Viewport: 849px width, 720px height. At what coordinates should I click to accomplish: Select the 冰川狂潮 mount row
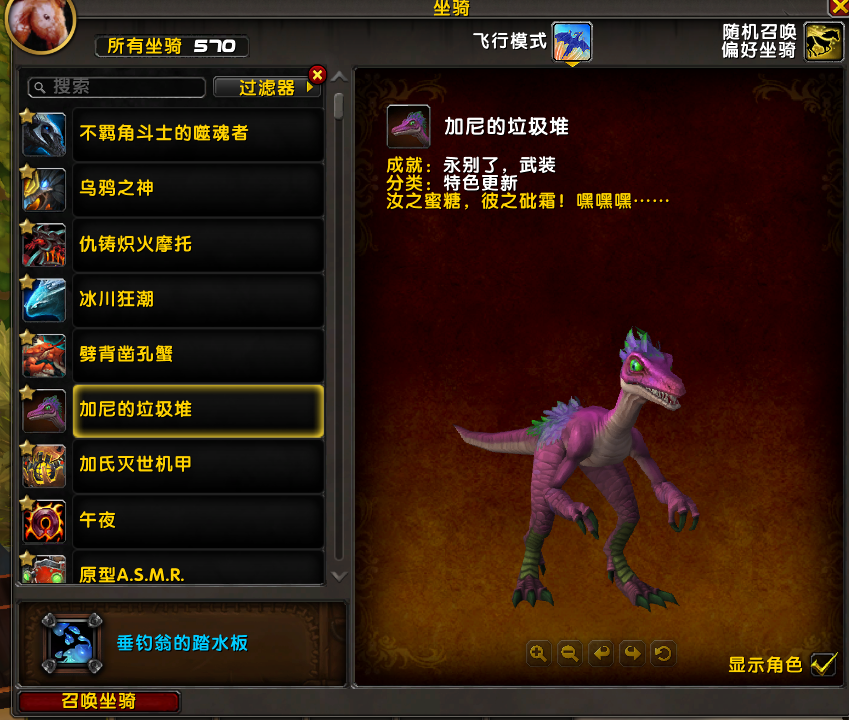click(198, 299)
